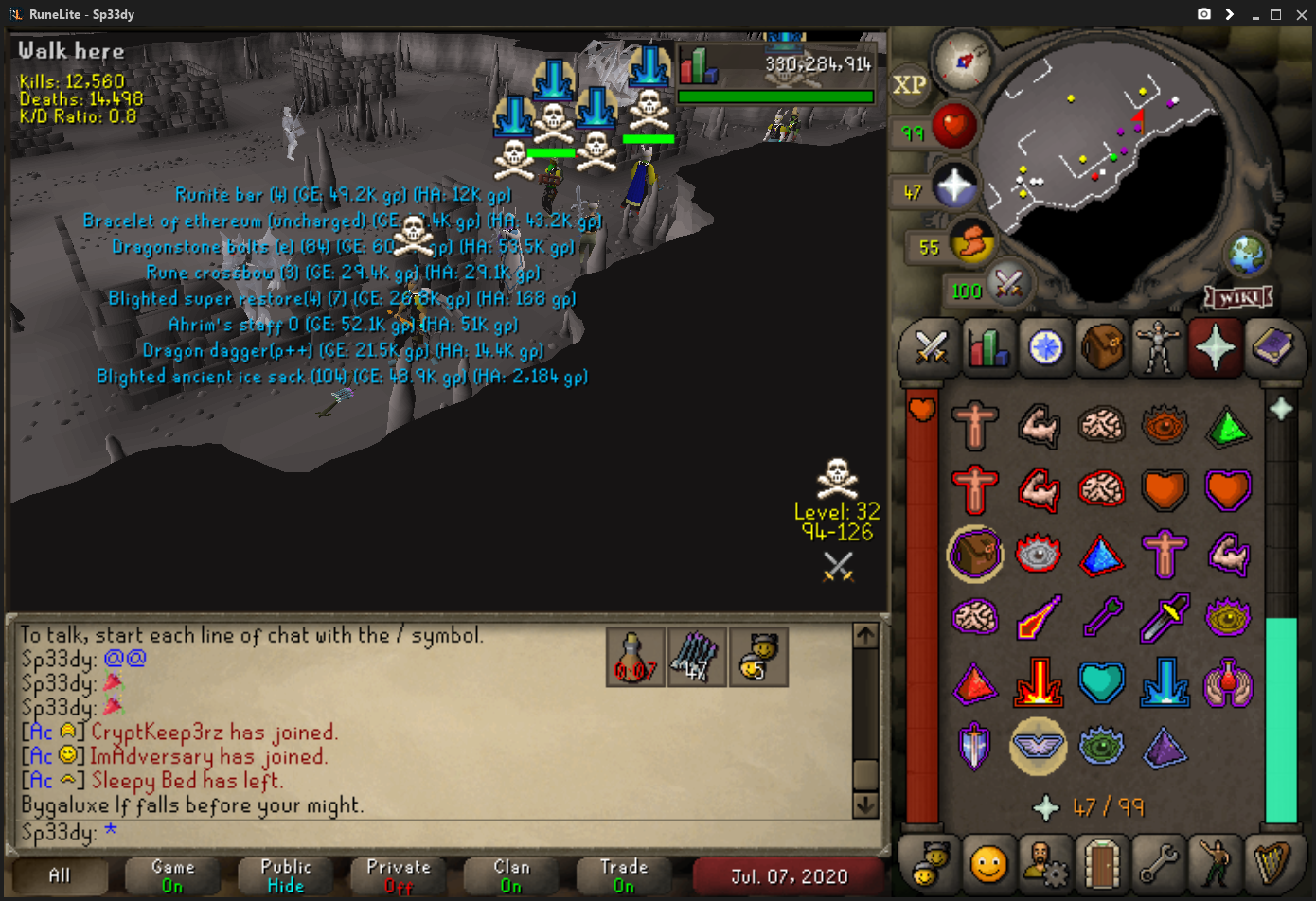
Task: Take a screenshot with the camera button
Action: coord(1203,14)
